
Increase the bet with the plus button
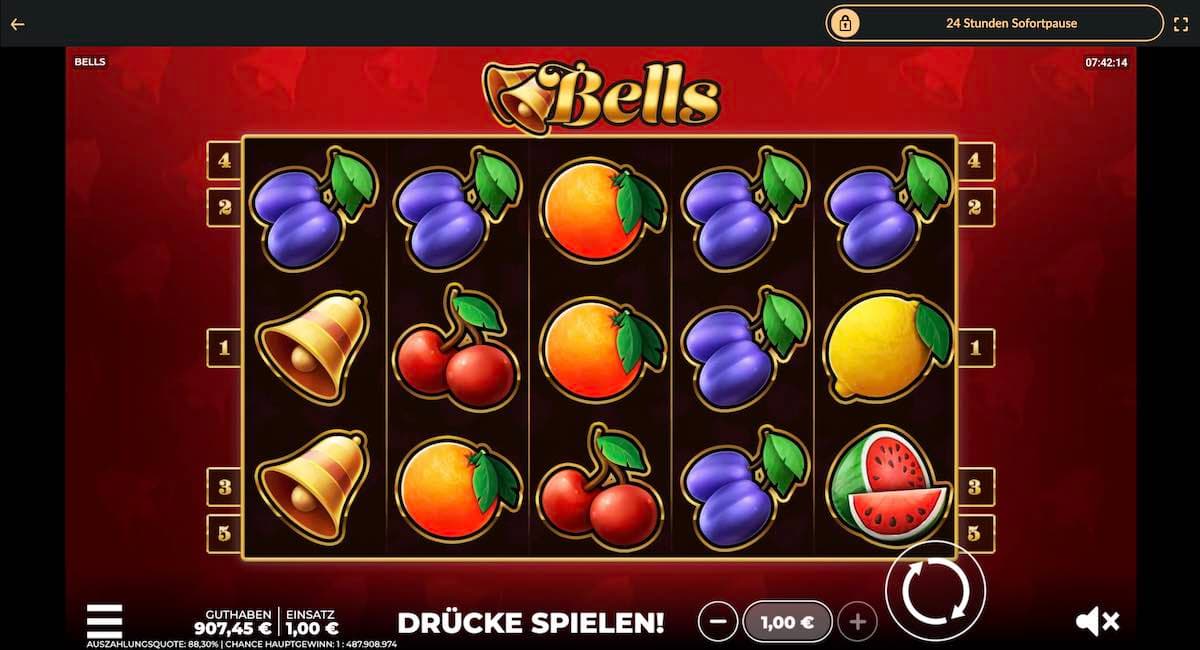point(857,622)
